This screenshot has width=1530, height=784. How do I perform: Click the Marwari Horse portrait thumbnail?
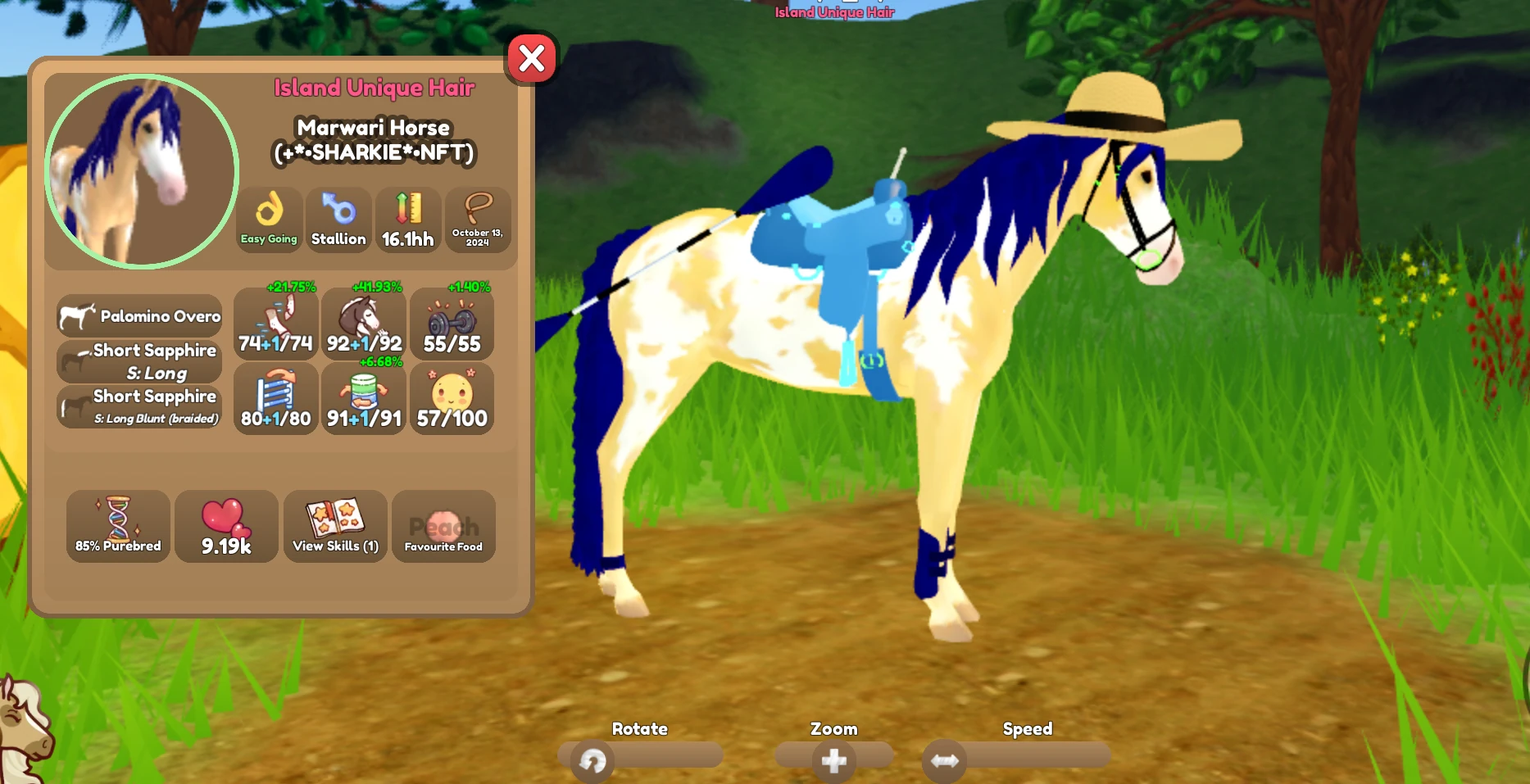pos(141,170)
